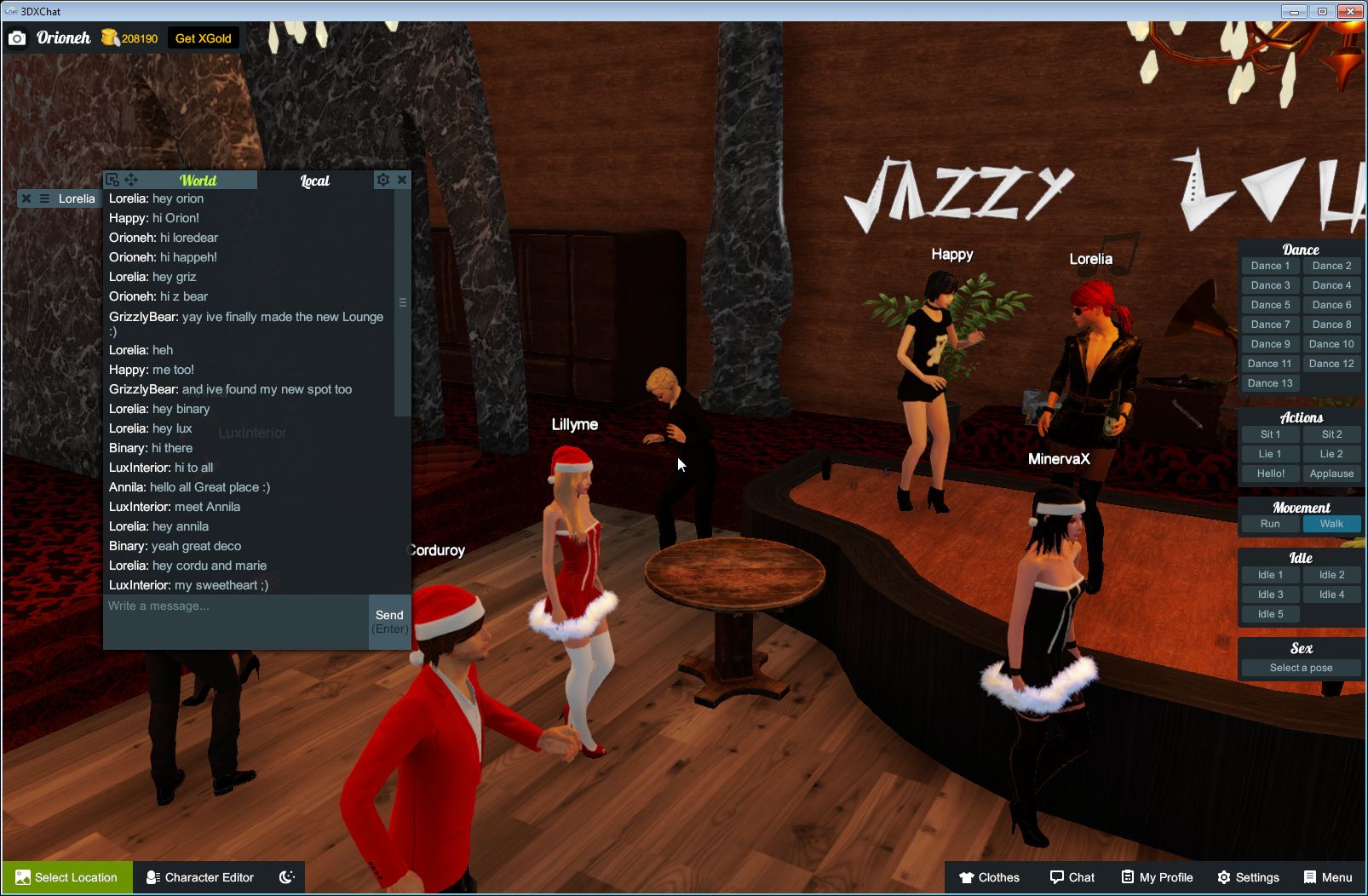
Task: Open My Profile
Action: tap(1156, 877)
